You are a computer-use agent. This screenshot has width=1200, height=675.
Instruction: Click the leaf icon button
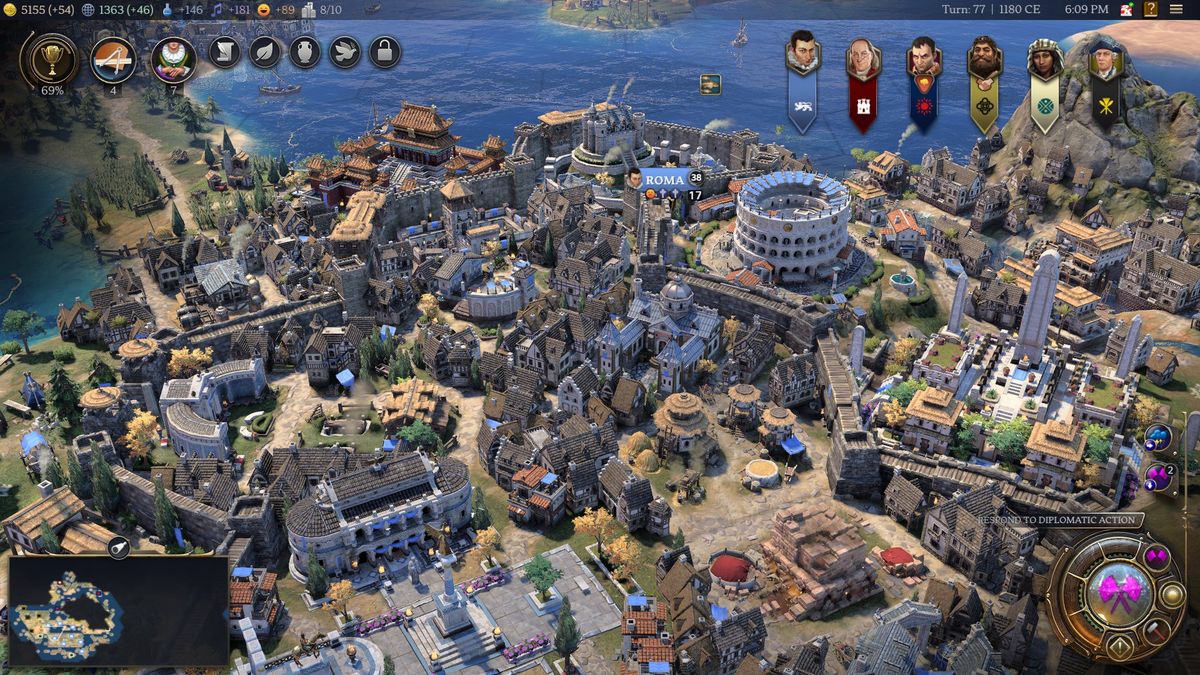tap(265, 52)
